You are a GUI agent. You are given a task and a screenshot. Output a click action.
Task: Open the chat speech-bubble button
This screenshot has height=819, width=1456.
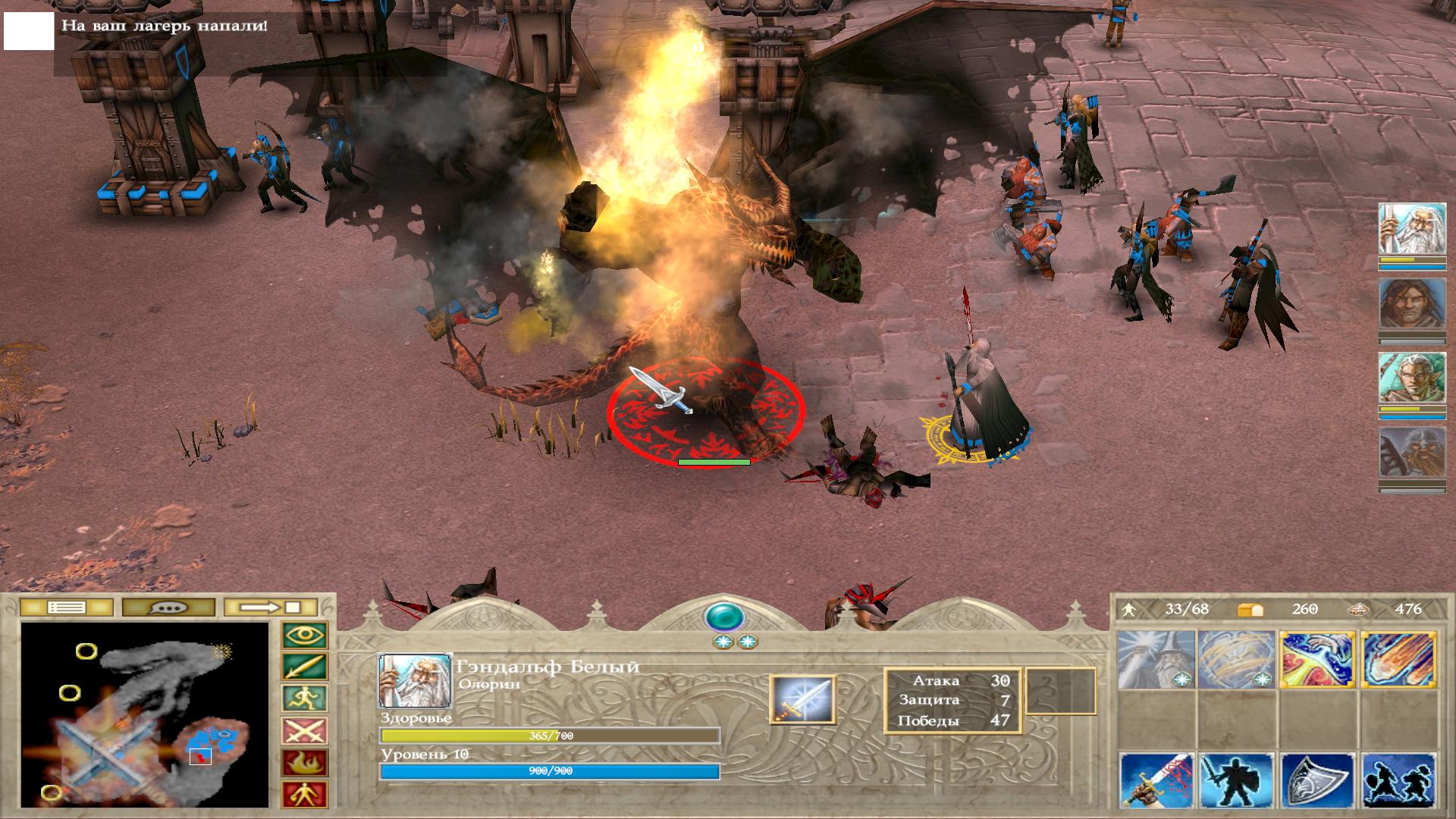pos(168,607)
